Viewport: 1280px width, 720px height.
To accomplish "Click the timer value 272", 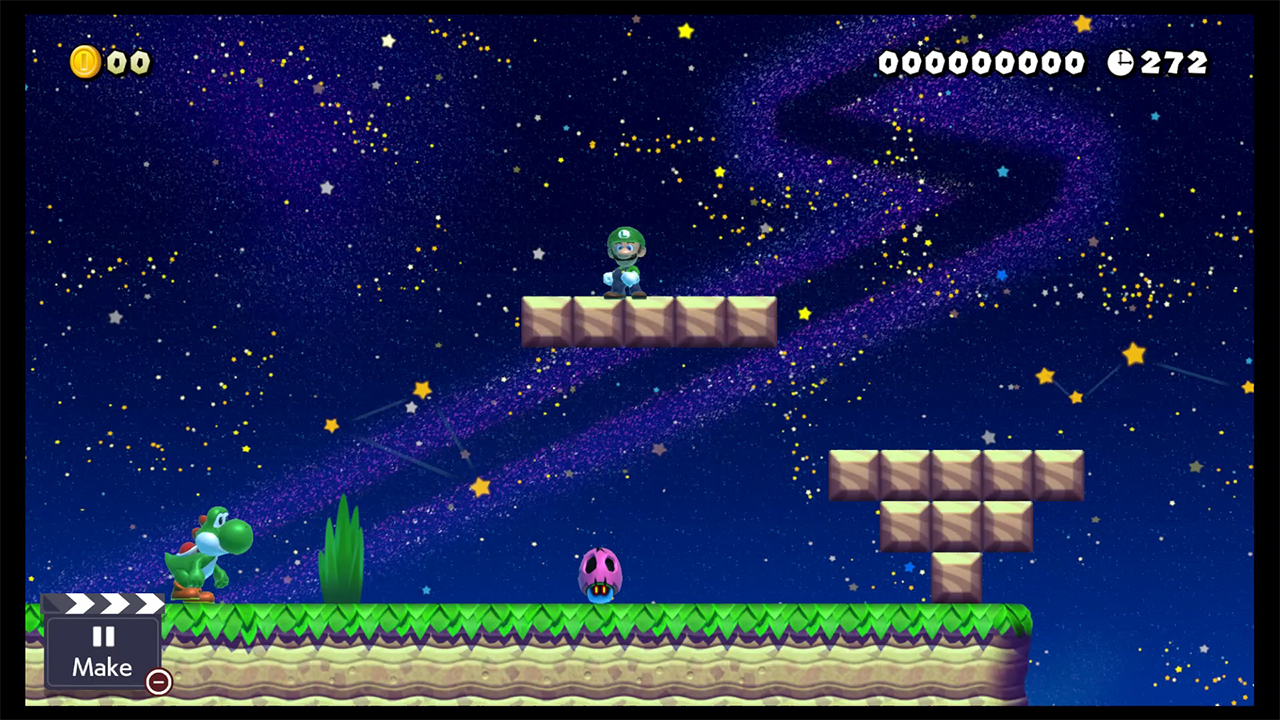I will tap(1175, 63).
